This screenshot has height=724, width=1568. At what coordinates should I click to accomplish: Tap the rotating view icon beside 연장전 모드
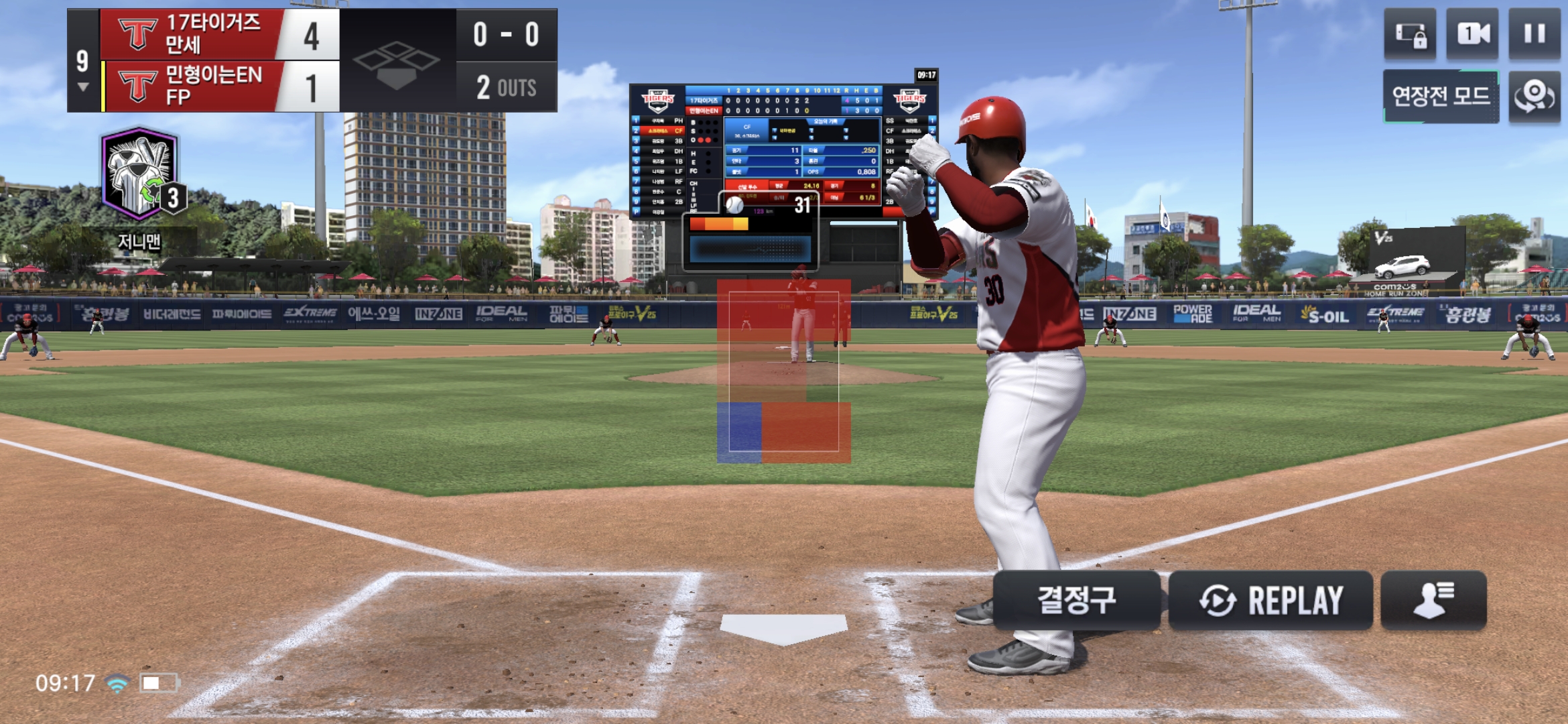1534,97
